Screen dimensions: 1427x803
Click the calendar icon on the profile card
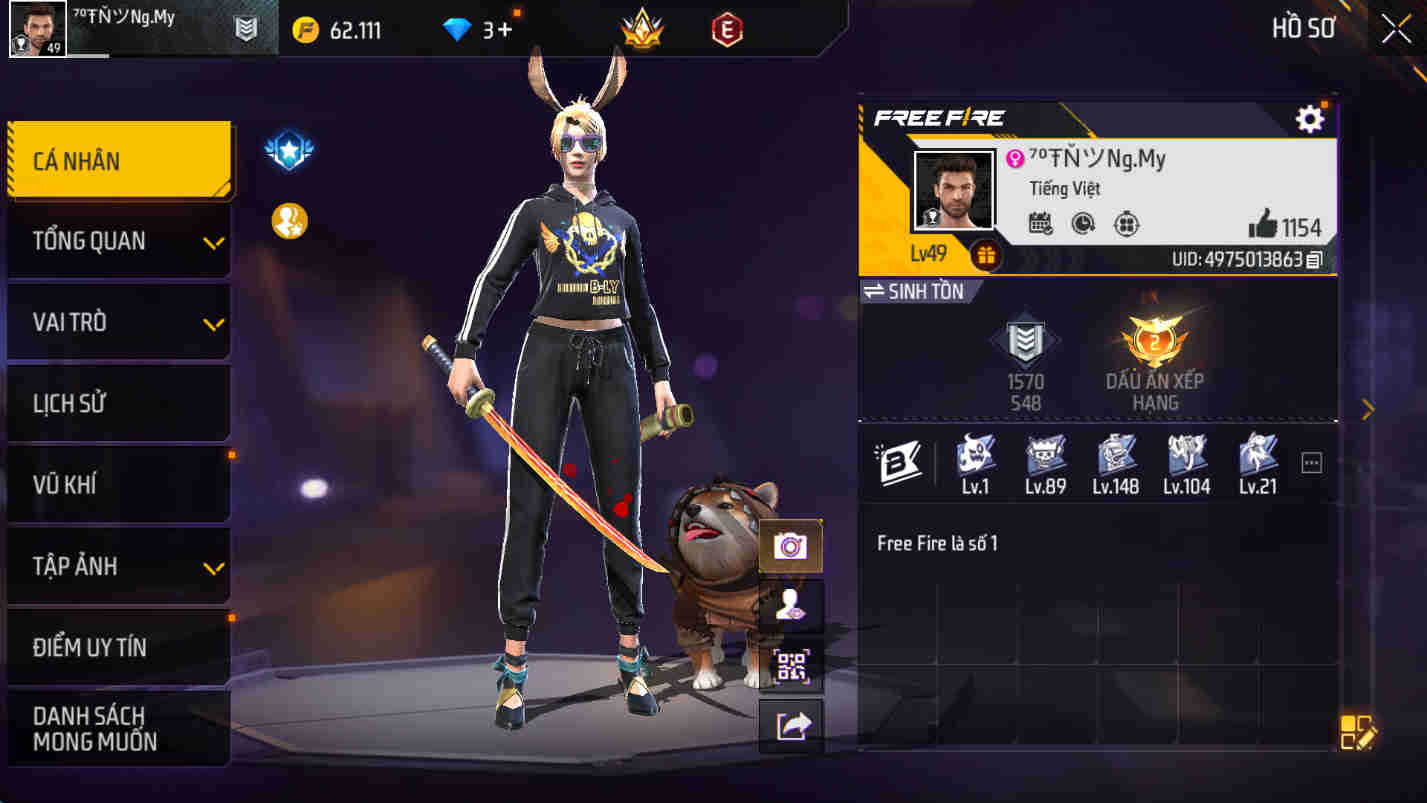pos(1040,224)
